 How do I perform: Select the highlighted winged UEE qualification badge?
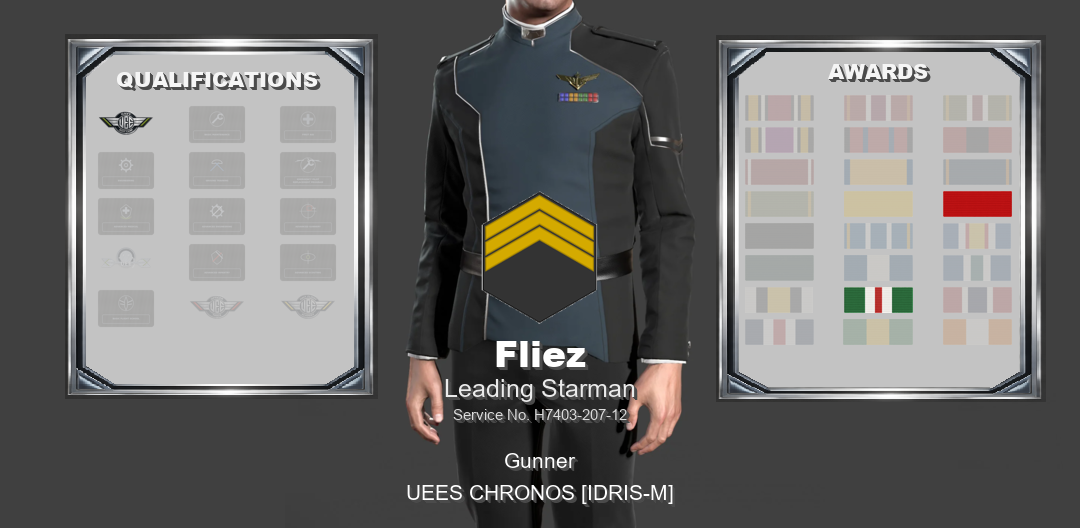[x=126, y=123]
